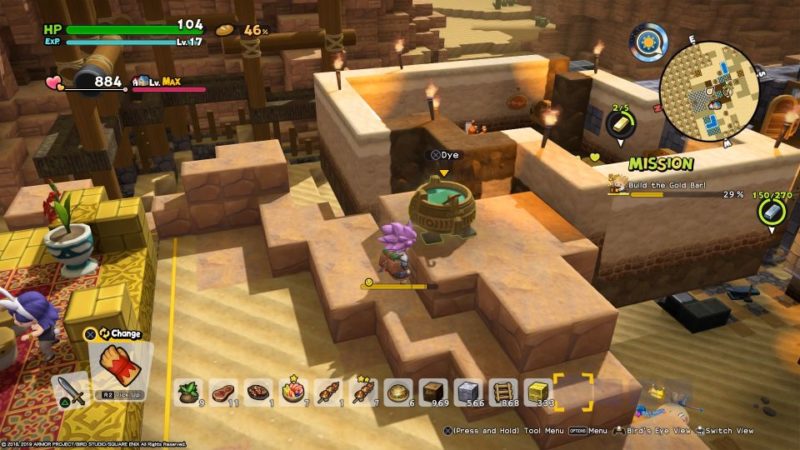The image size is (800, 450).
Task: Select the leafy greens hotbar slot
Action: click(188, 391)
